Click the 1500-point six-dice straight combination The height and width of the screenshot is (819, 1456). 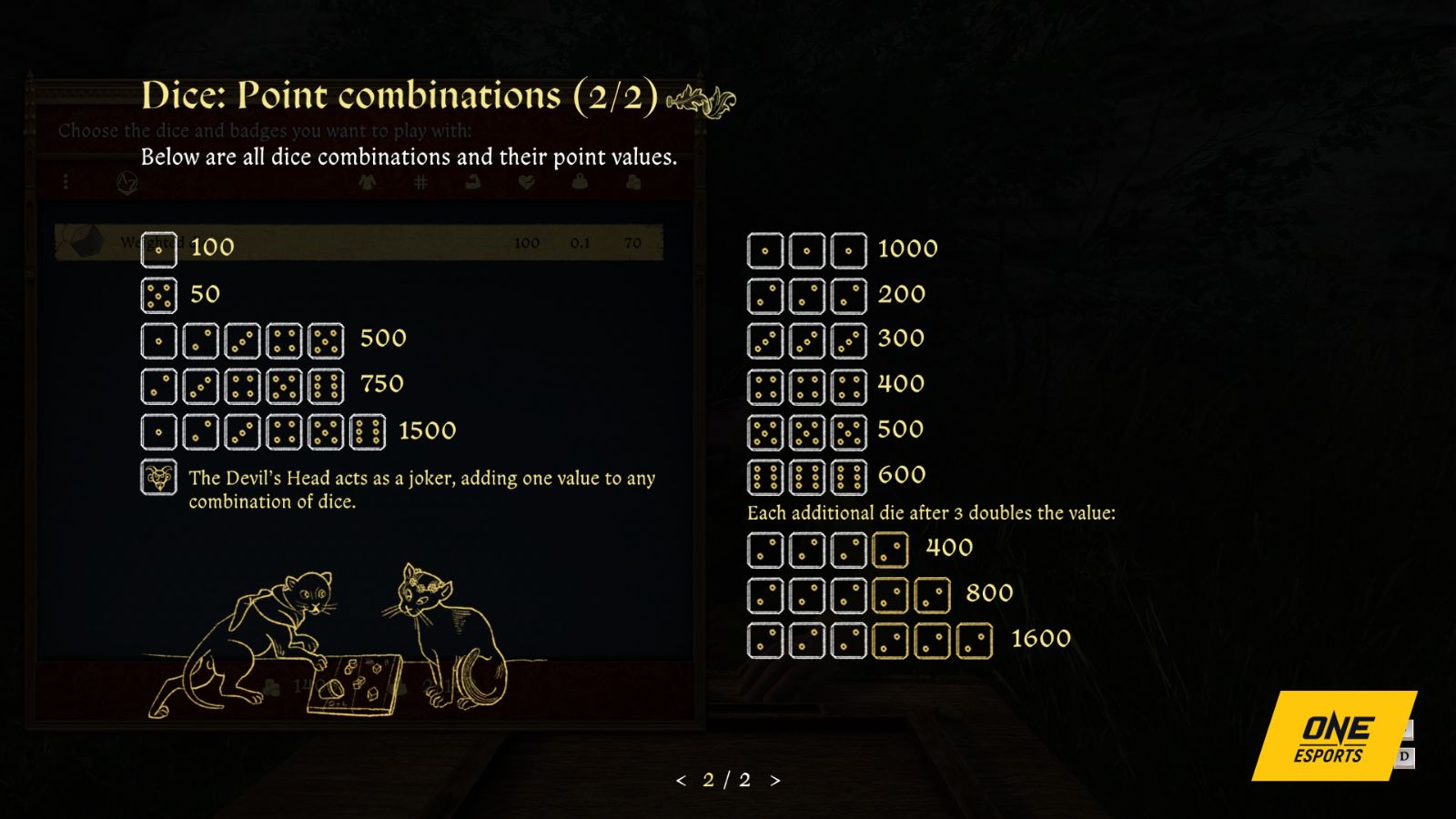pyautogui.click(x=264, y=430)
